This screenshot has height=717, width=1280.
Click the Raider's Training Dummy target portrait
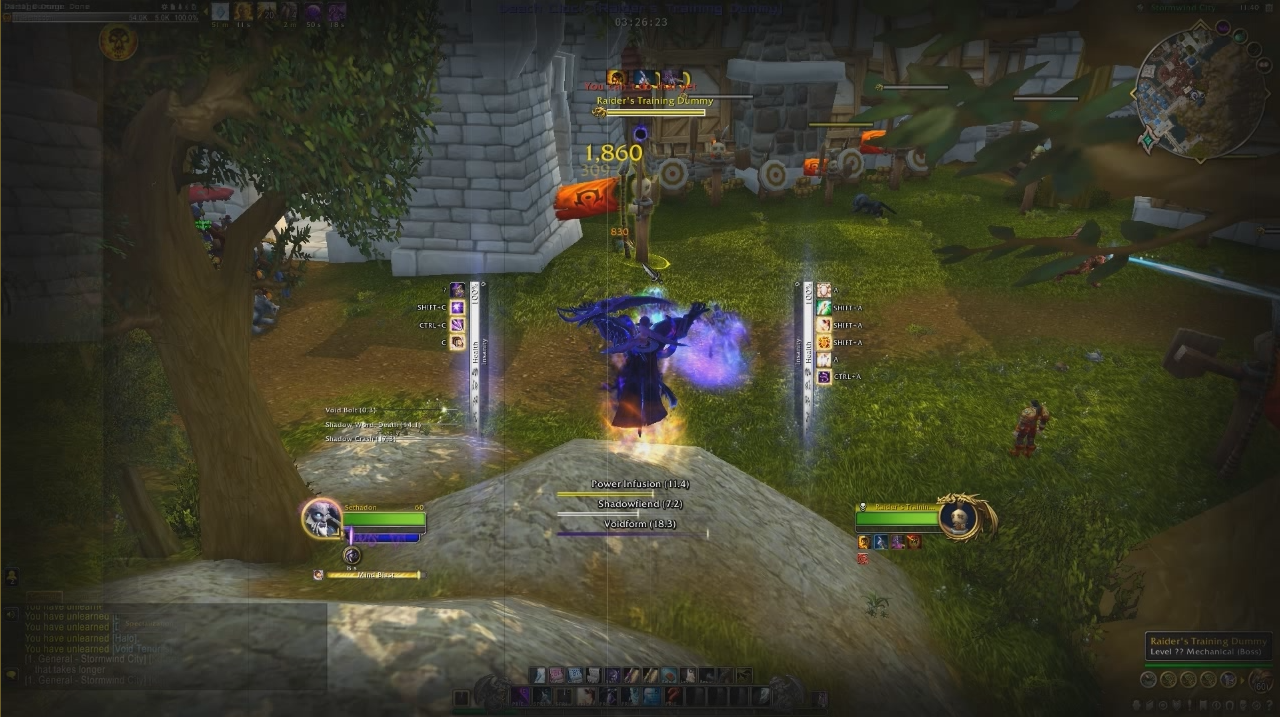click(x=959, y=517)
